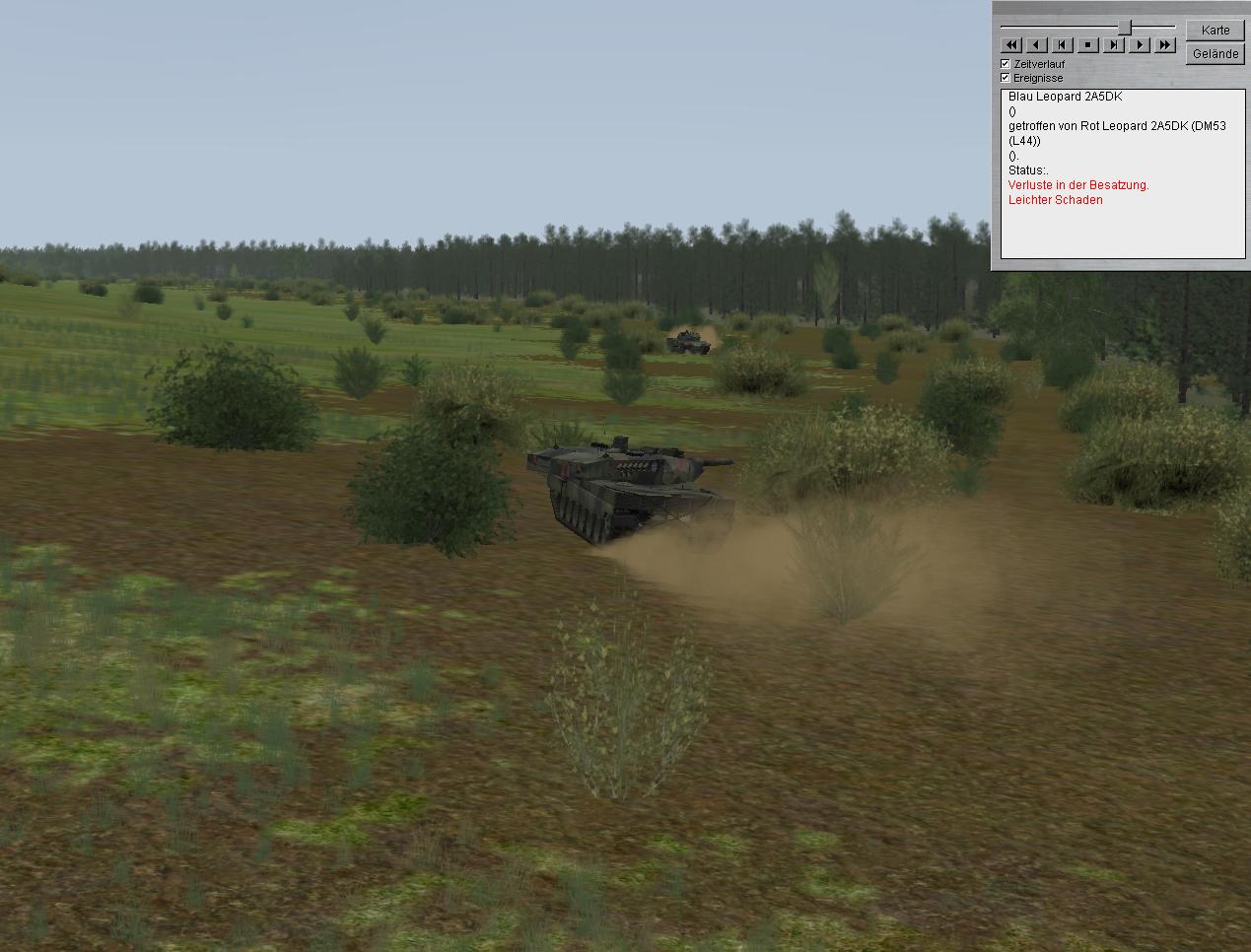The image size is (1251, 952).
Task: Switch to the Gelände terrain view
Action: click(1216, 53)
